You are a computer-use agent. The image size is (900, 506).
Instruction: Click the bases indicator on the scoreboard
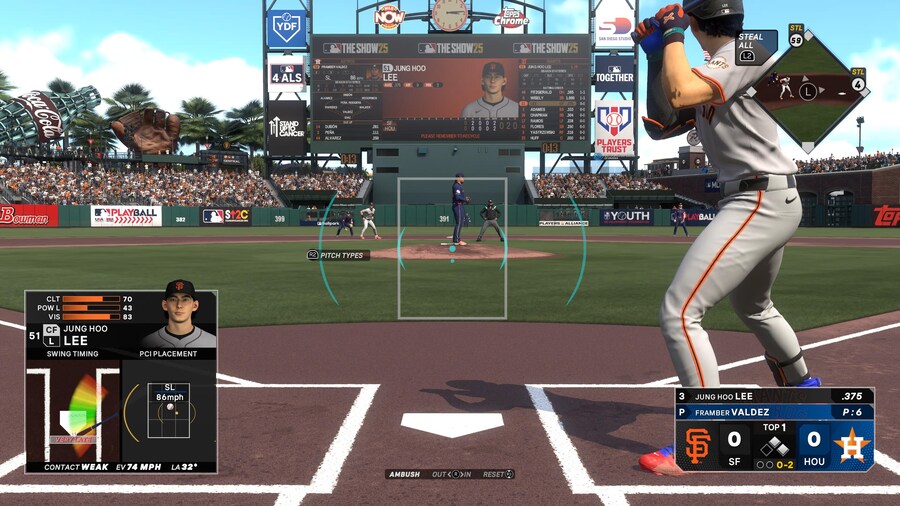[x=774, y=447]
